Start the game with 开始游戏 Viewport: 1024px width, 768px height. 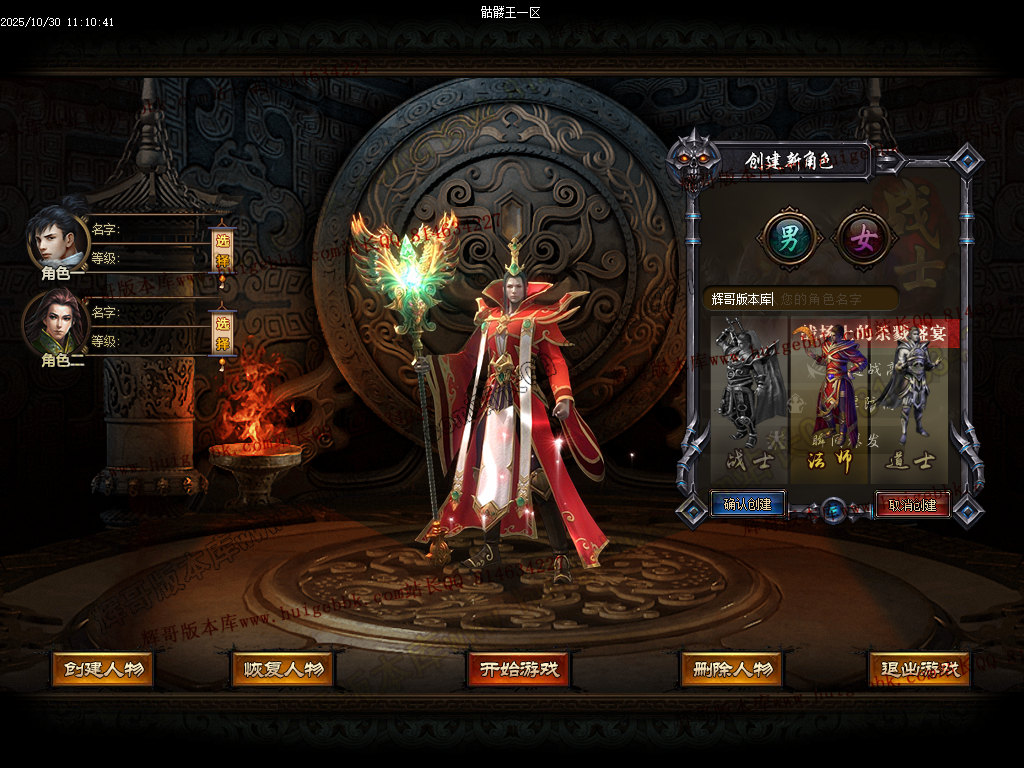click(517, 669)
